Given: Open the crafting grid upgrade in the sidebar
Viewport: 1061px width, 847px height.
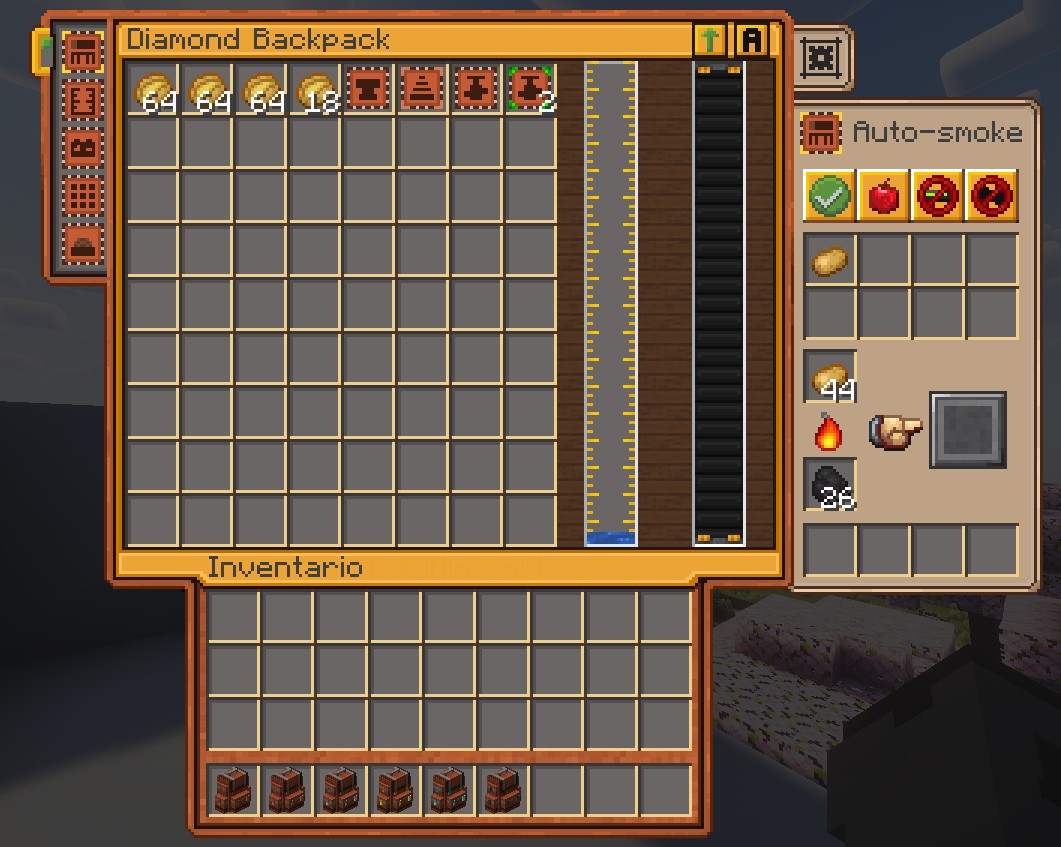Looking at the screenshot, I should [82, 197].
